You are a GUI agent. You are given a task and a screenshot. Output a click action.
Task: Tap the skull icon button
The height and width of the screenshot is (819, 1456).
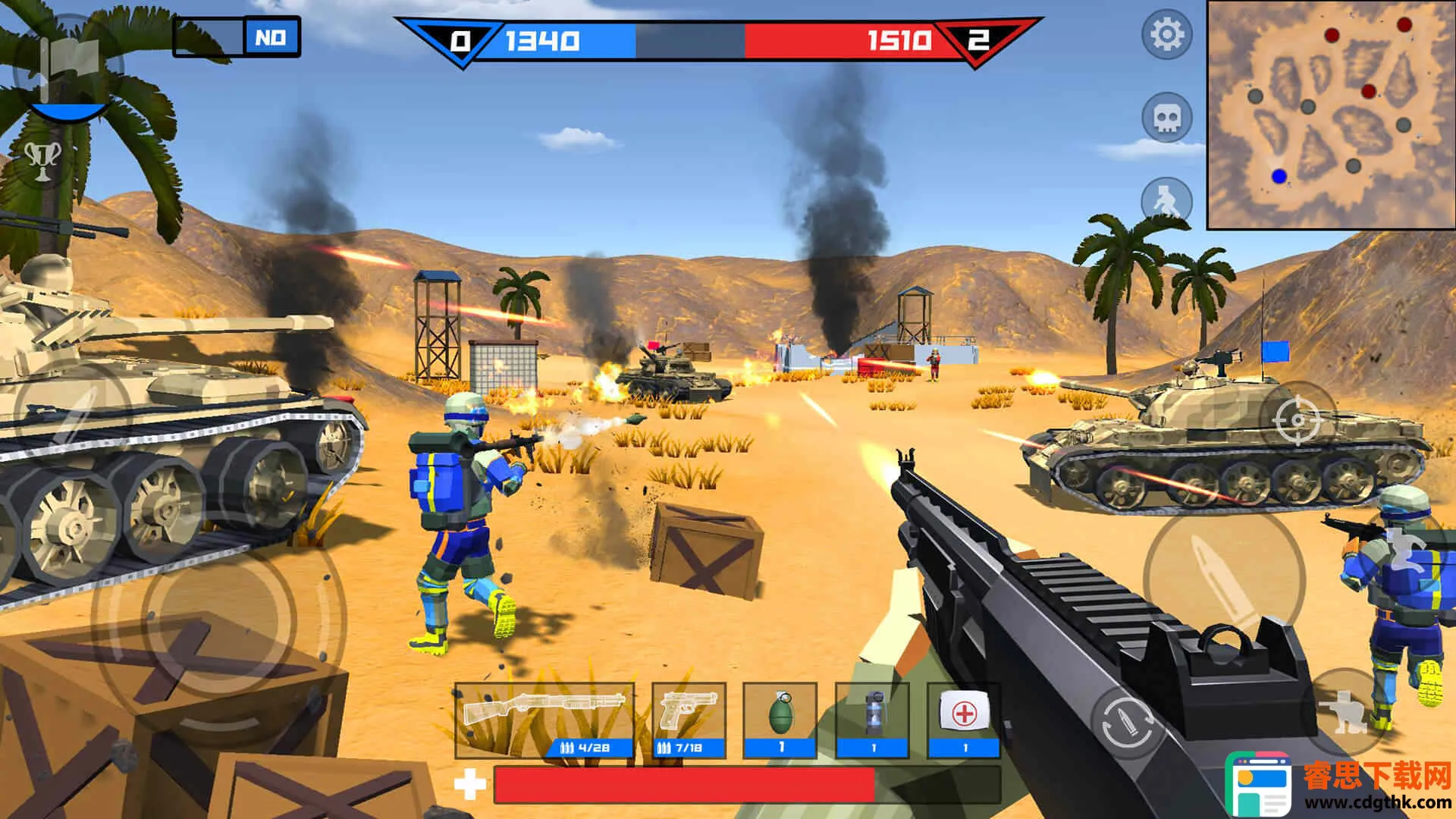1166,118
